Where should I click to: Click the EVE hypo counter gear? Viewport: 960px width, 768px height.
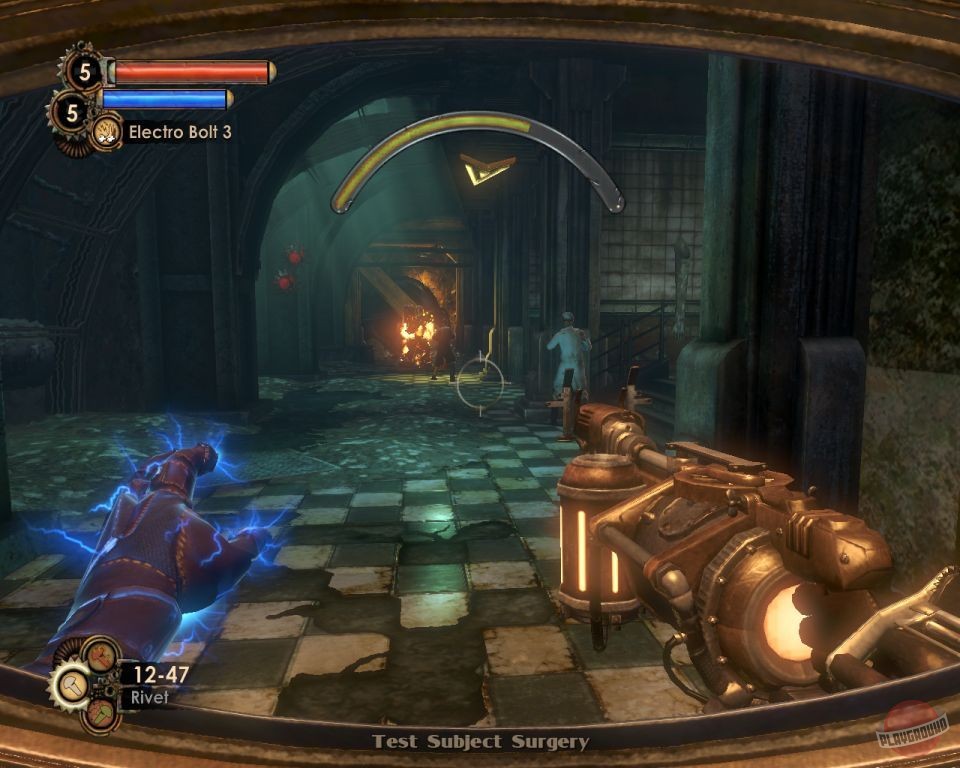(x=70, y=112)
